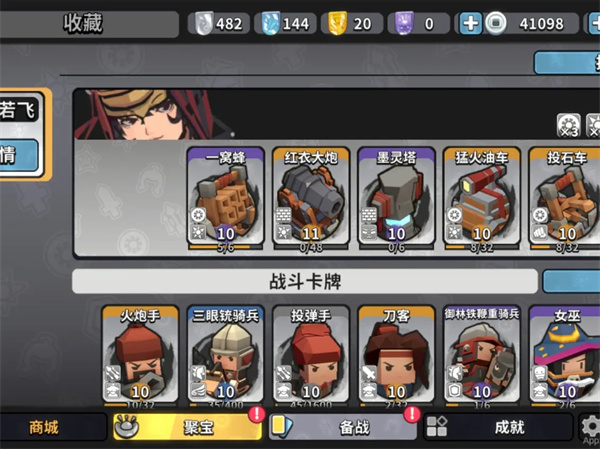Select the 女巫 witch card
600x449 pixels.
[566, 355]
